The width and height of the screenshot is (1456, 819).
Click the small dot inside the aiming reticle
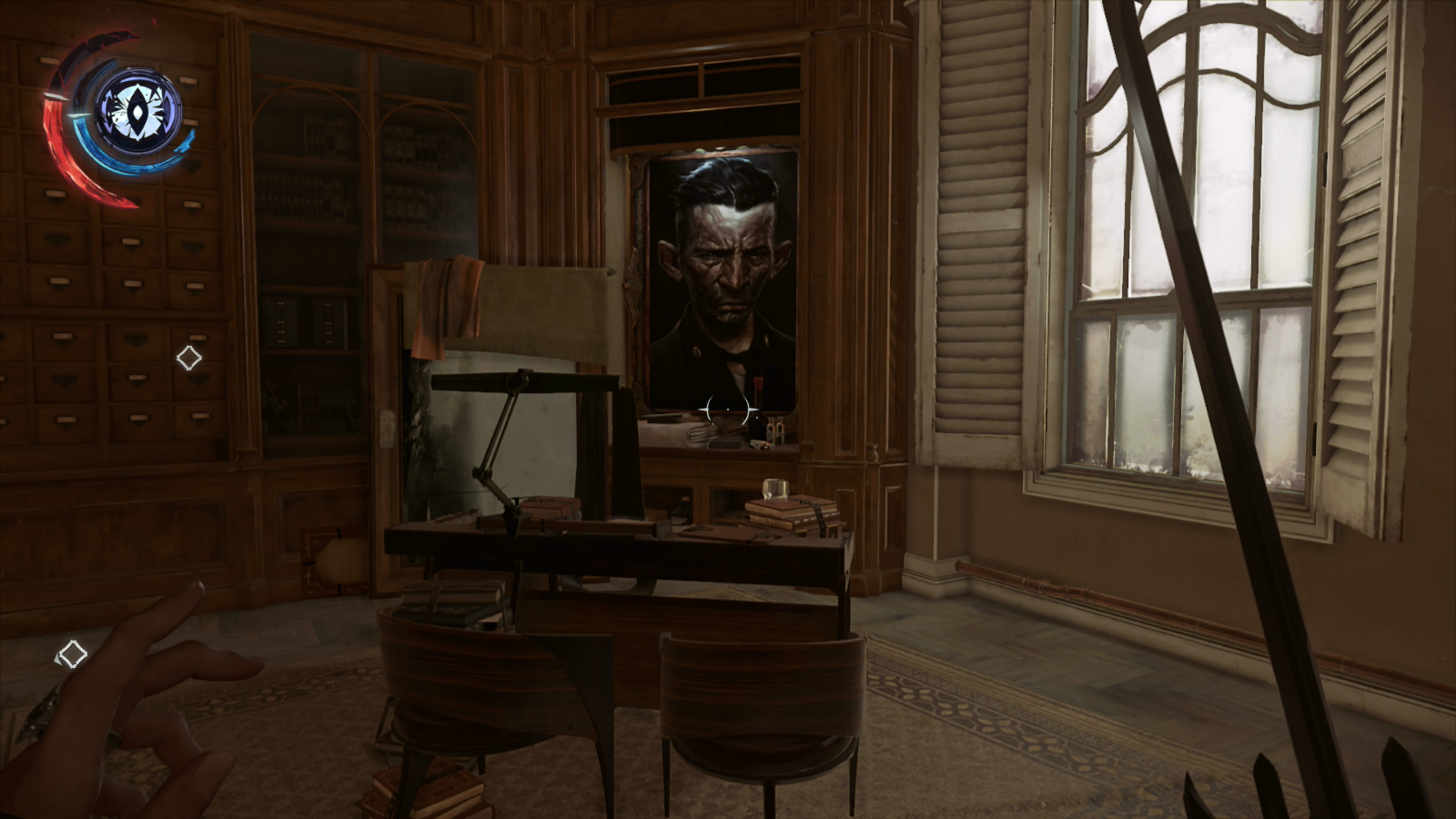(x=728, y=409)
